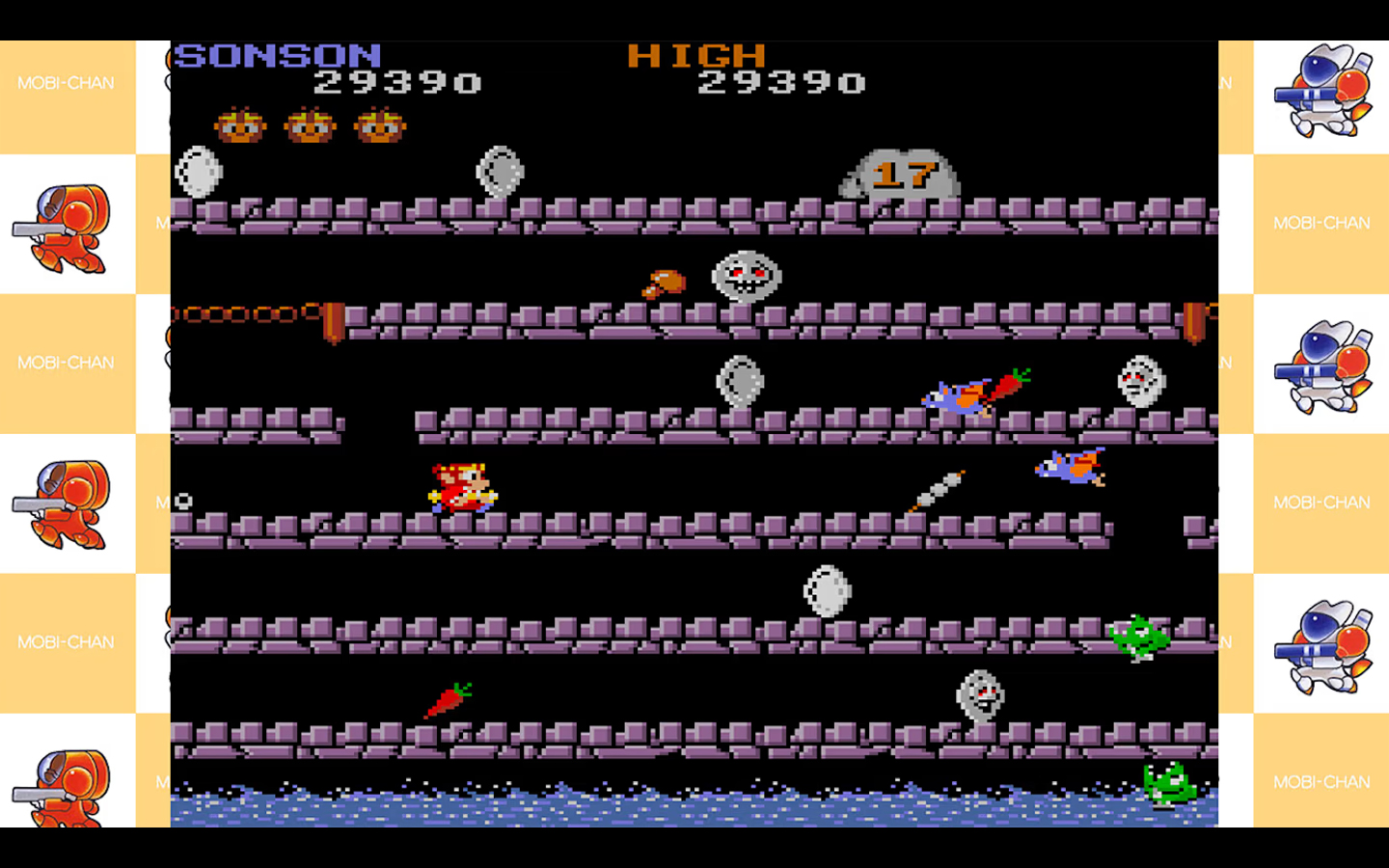The image size is (1389, 868).
Task: Click the green frog enemy on the right
Action: (x=1141, y=637)
